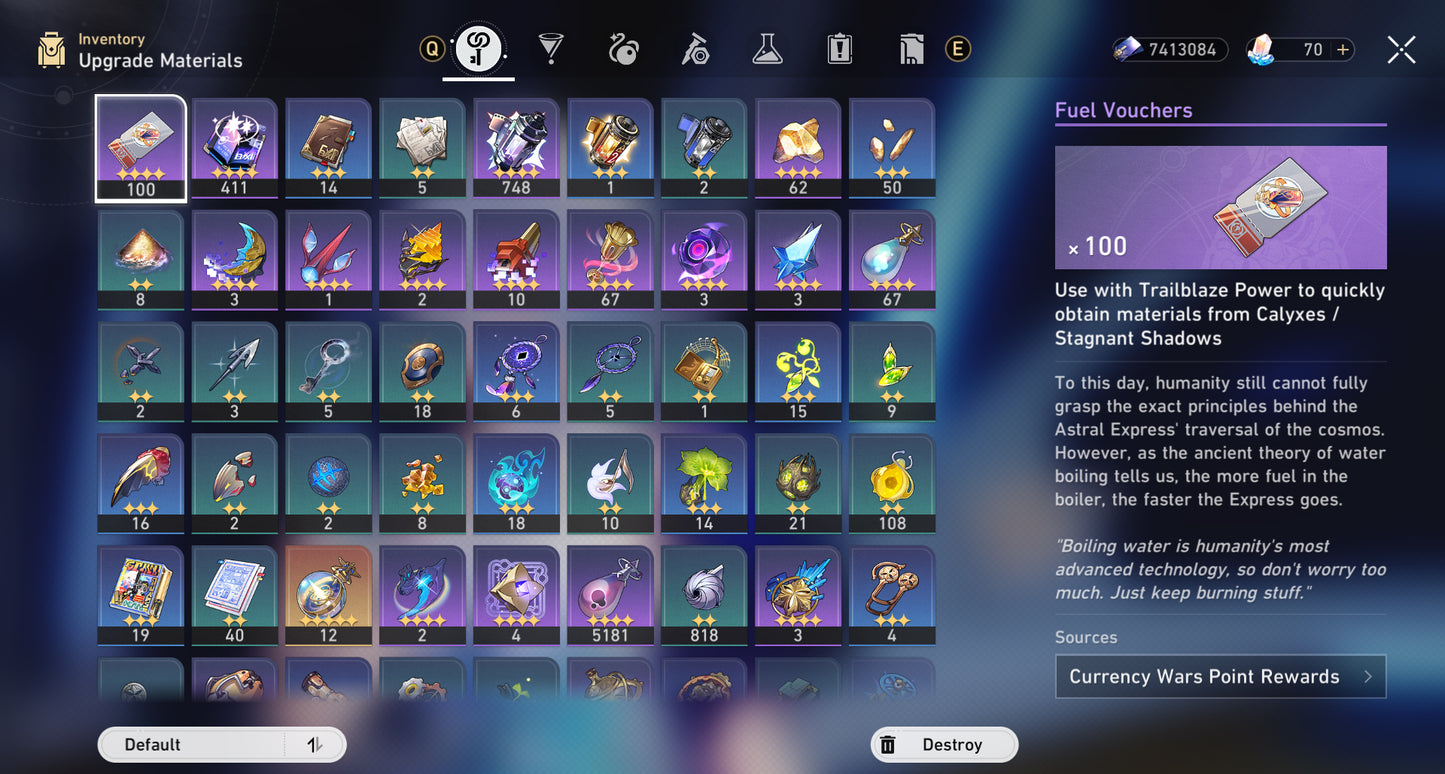This screenshot has width=1445, height=774.
Task: Select the funnel-shaped Light Cone materials icon
Action: pyautogui.click(x=551, y=48)
